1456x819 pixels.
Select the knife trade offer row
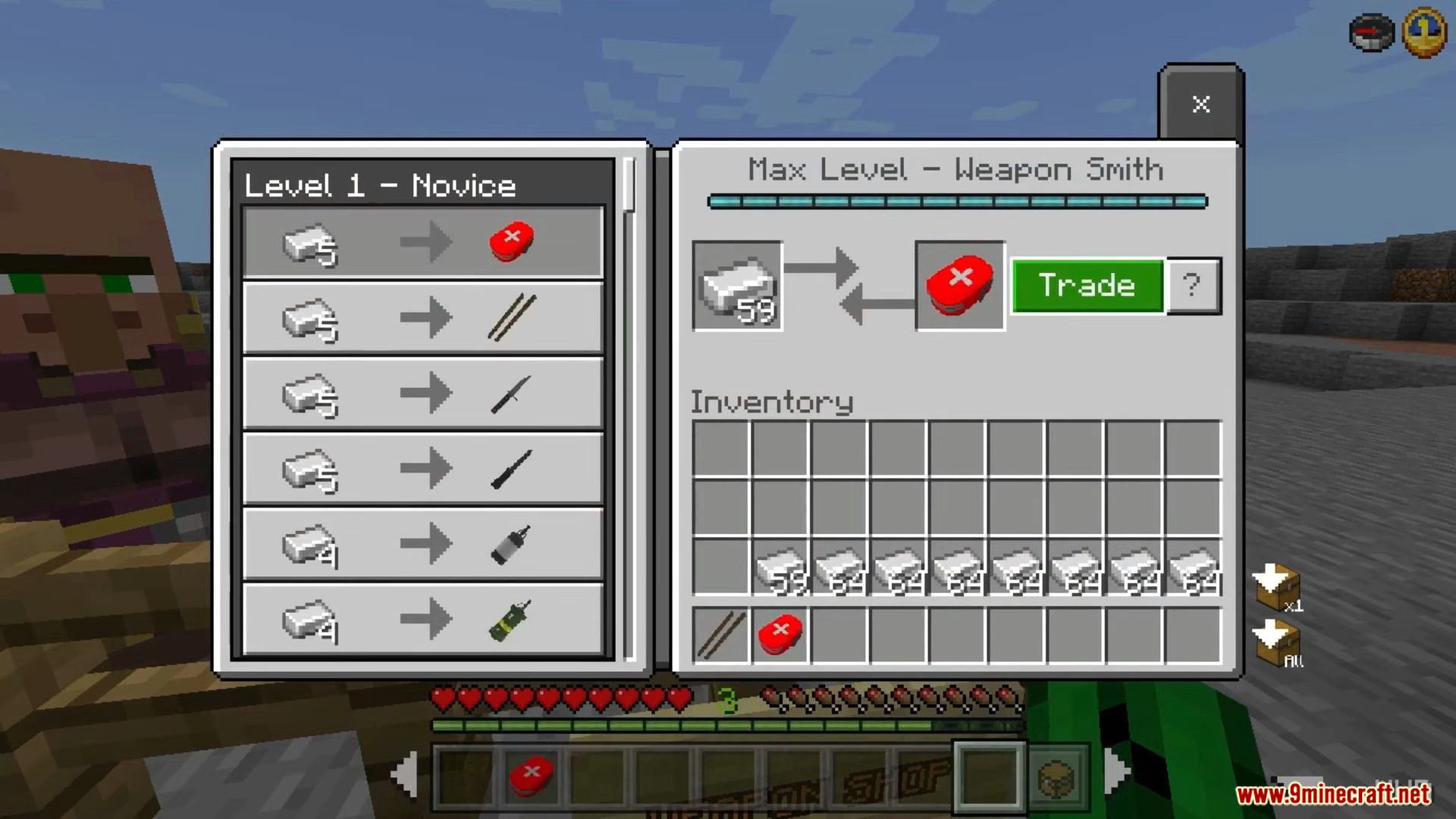tap(423, 393)
